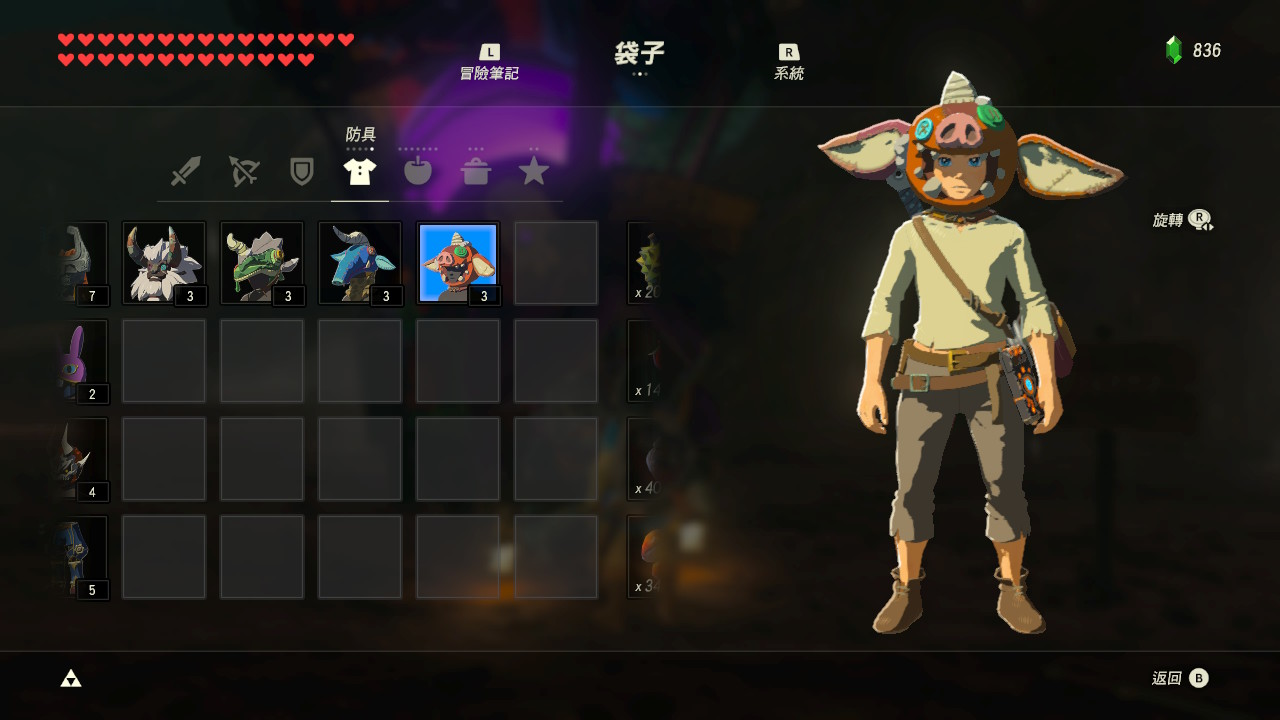
Task: Select the sword weapons category icon
Action: coord(186,170)
